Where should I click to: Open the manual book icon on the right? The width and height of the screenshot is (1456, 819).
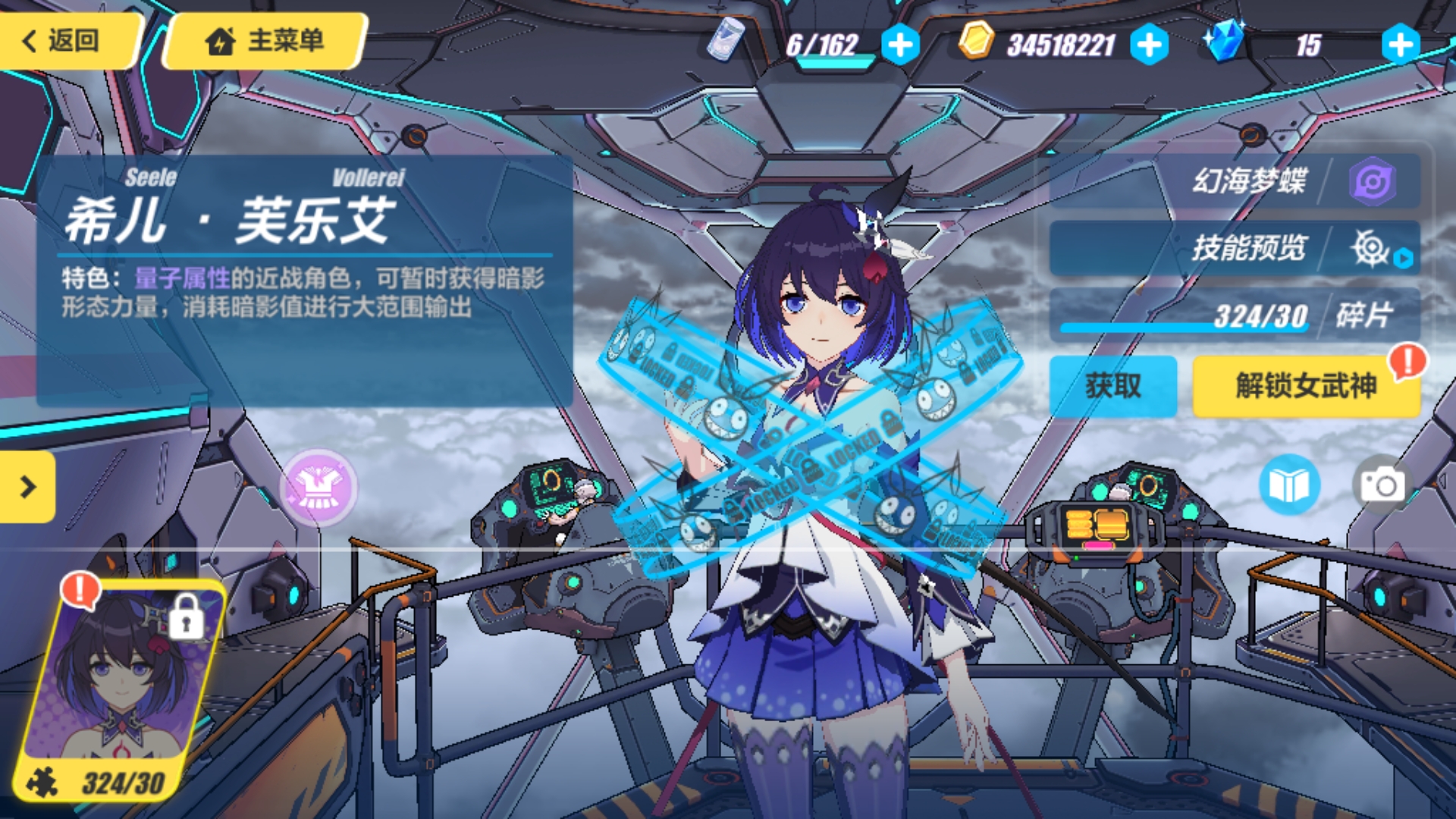[1289, 485]
